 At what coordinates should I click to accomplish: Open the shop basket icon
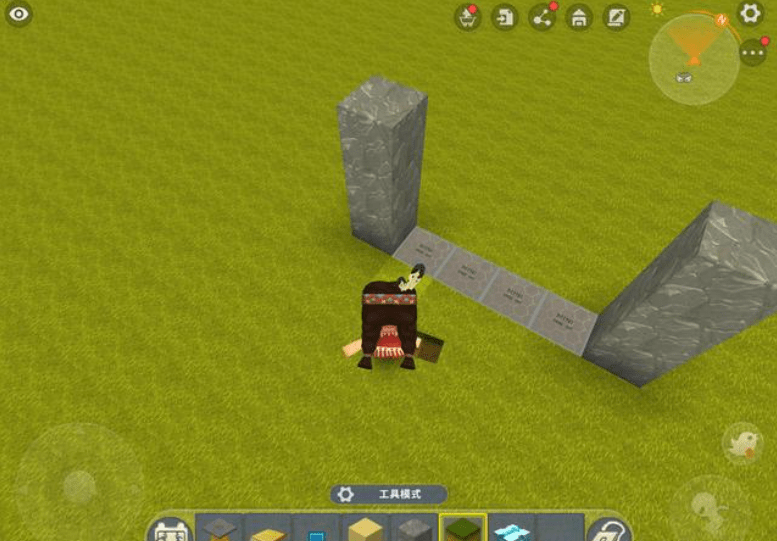467,17
